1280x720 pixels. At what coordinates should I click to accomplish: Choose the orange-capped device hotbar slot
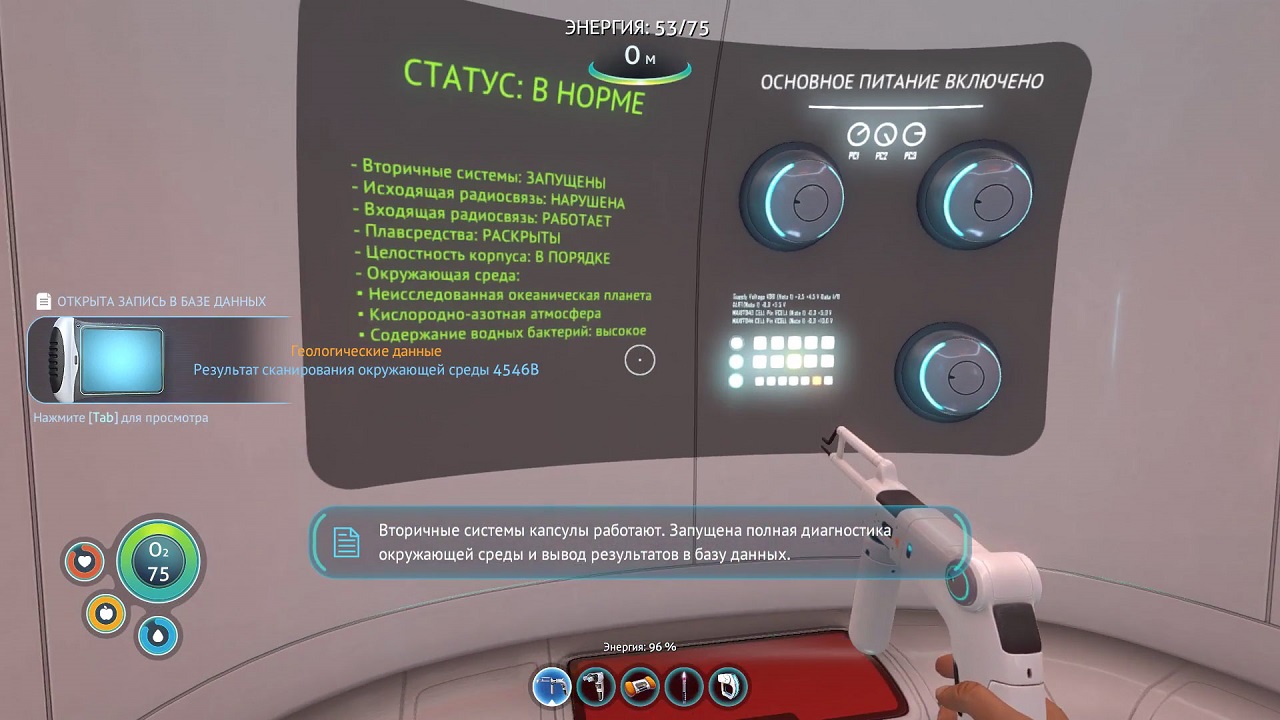point(640,687)
